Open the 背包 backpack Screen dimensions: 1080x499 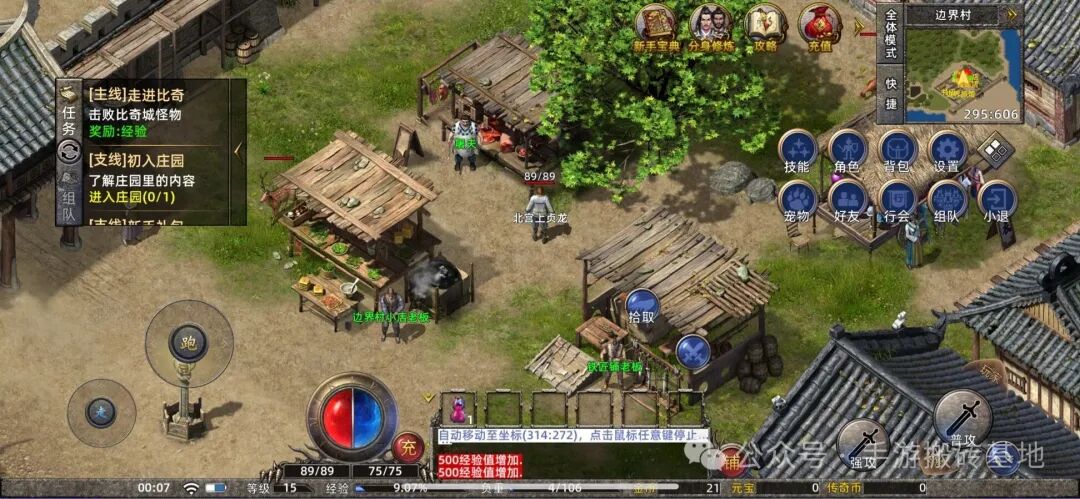coord(897,150)
